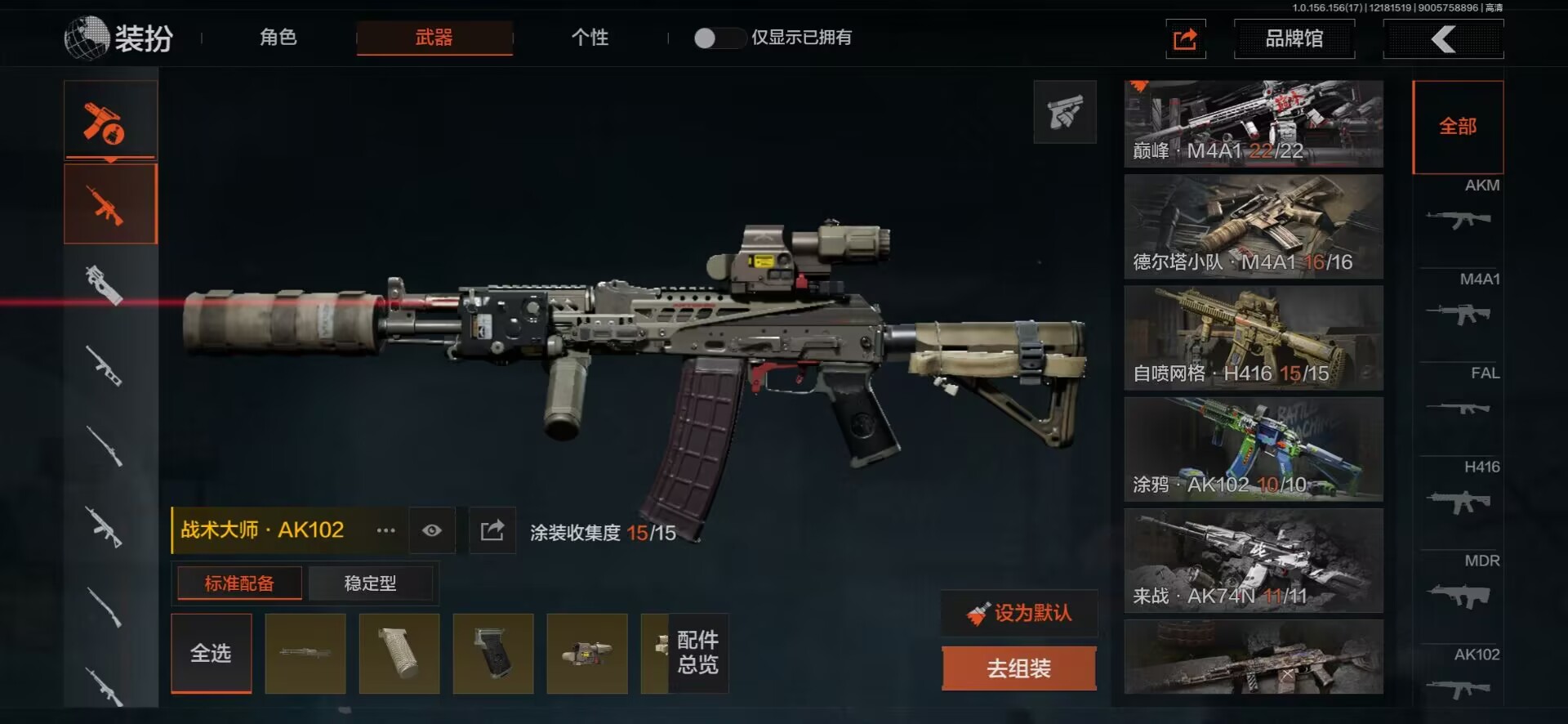Open the 品牌馆 button
The width and height of the screenshot is (1568, 724).
click(1294, 38)
